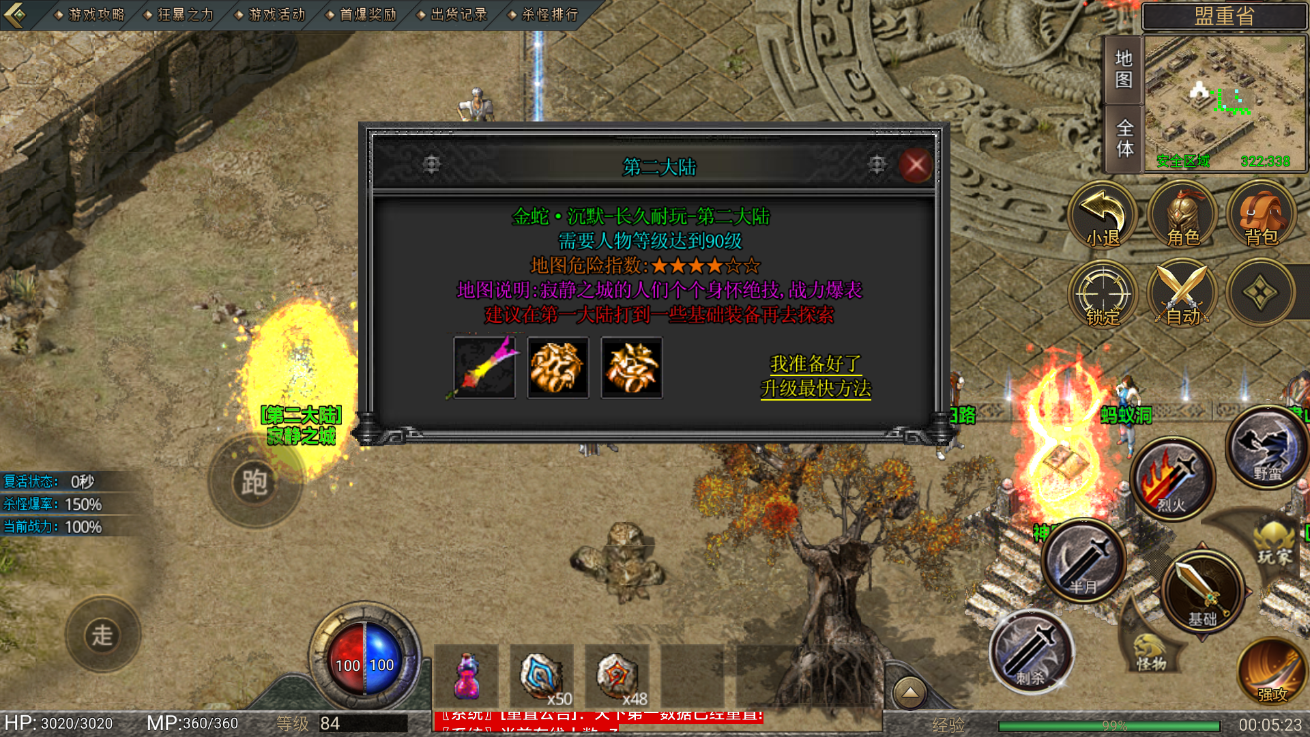This screenshot has width=1310, height=737.
Task: Tap the 跑 run button
Action: 254,482
